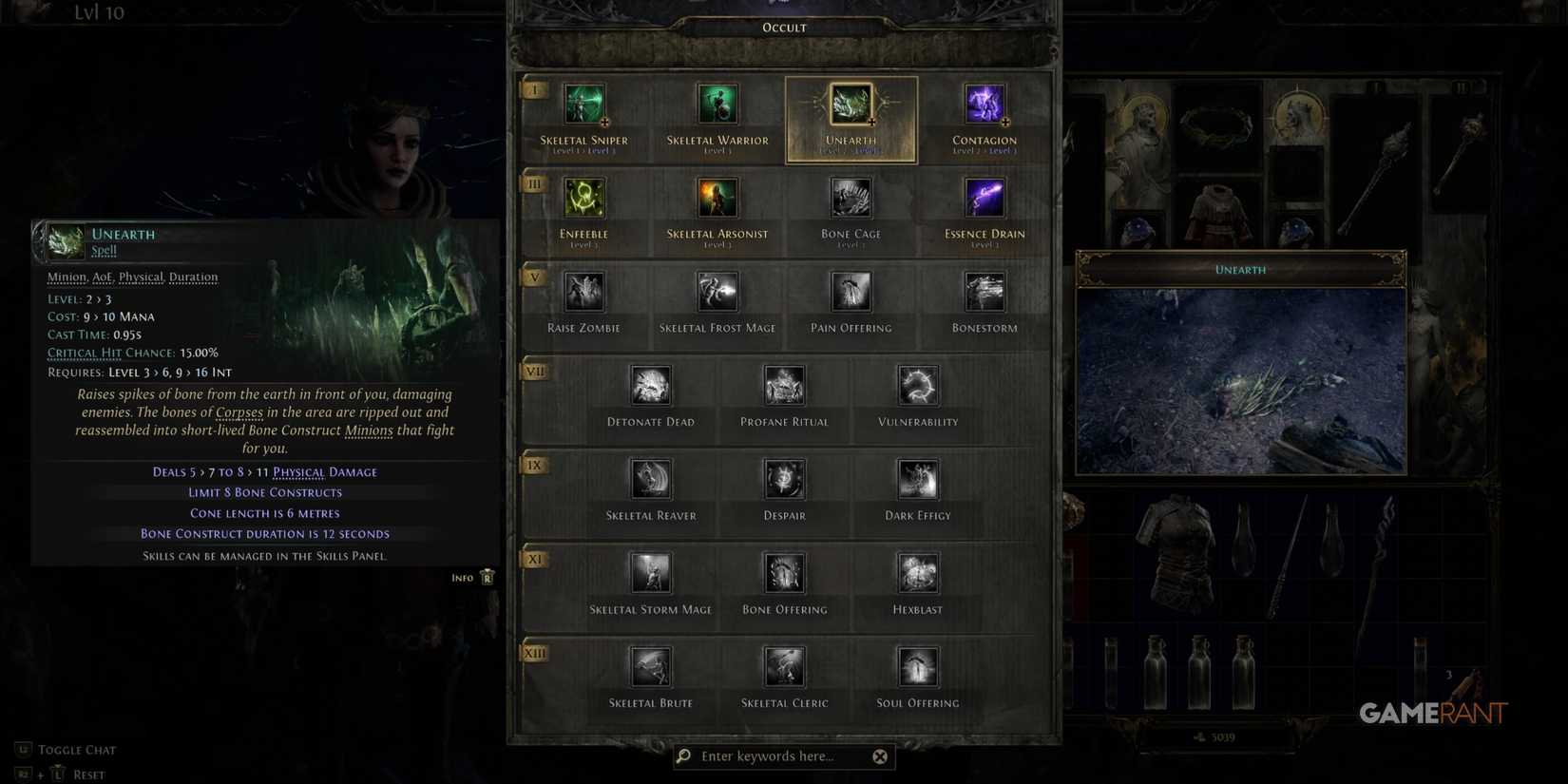The image size is (1568, 784).
Task: Expand the tier I skill row
Action: (534, 88)
